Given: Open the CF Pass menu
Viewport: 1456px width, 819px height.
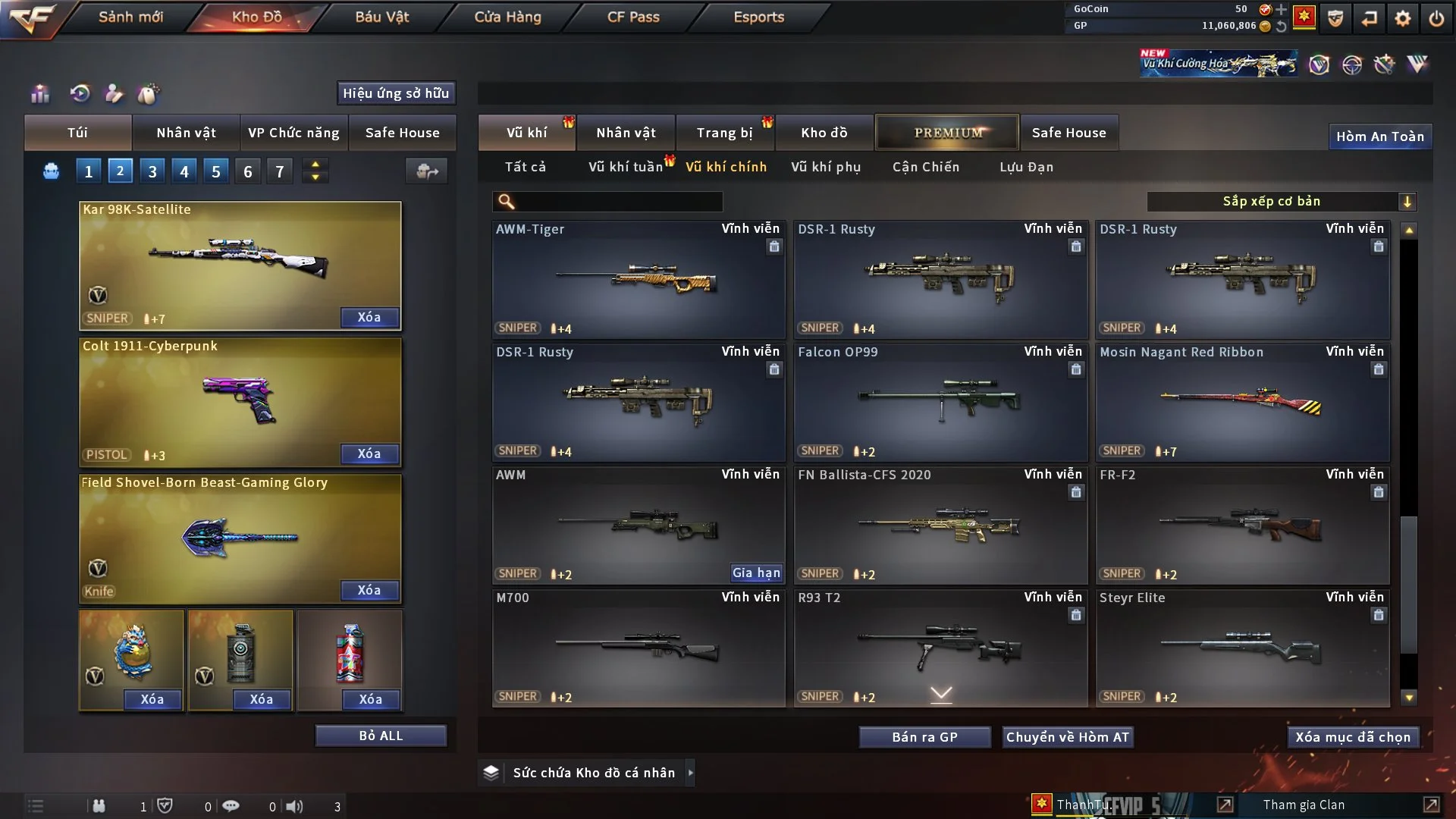Looking at the screenshot, I should [633, 17].
